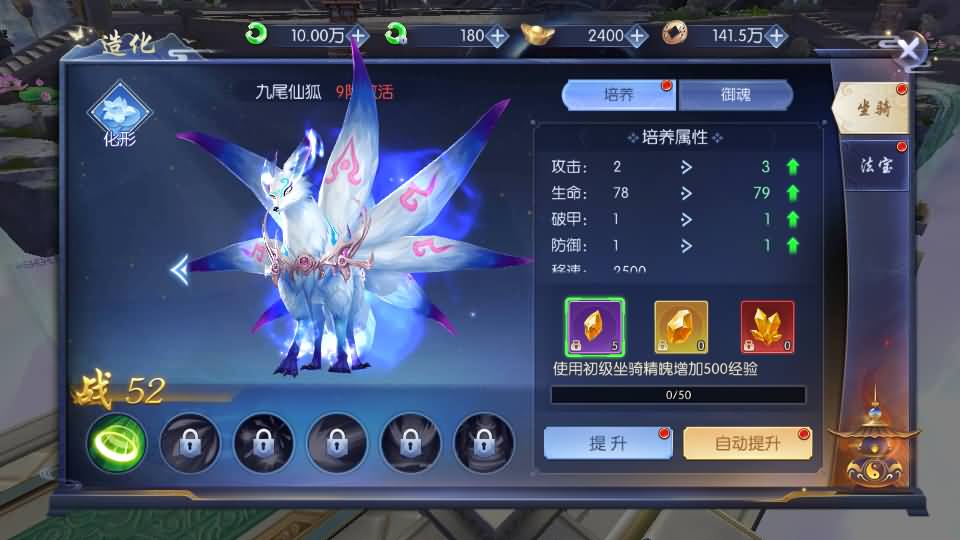
Task: Click the 提升 button
Action: pos(608,443)
